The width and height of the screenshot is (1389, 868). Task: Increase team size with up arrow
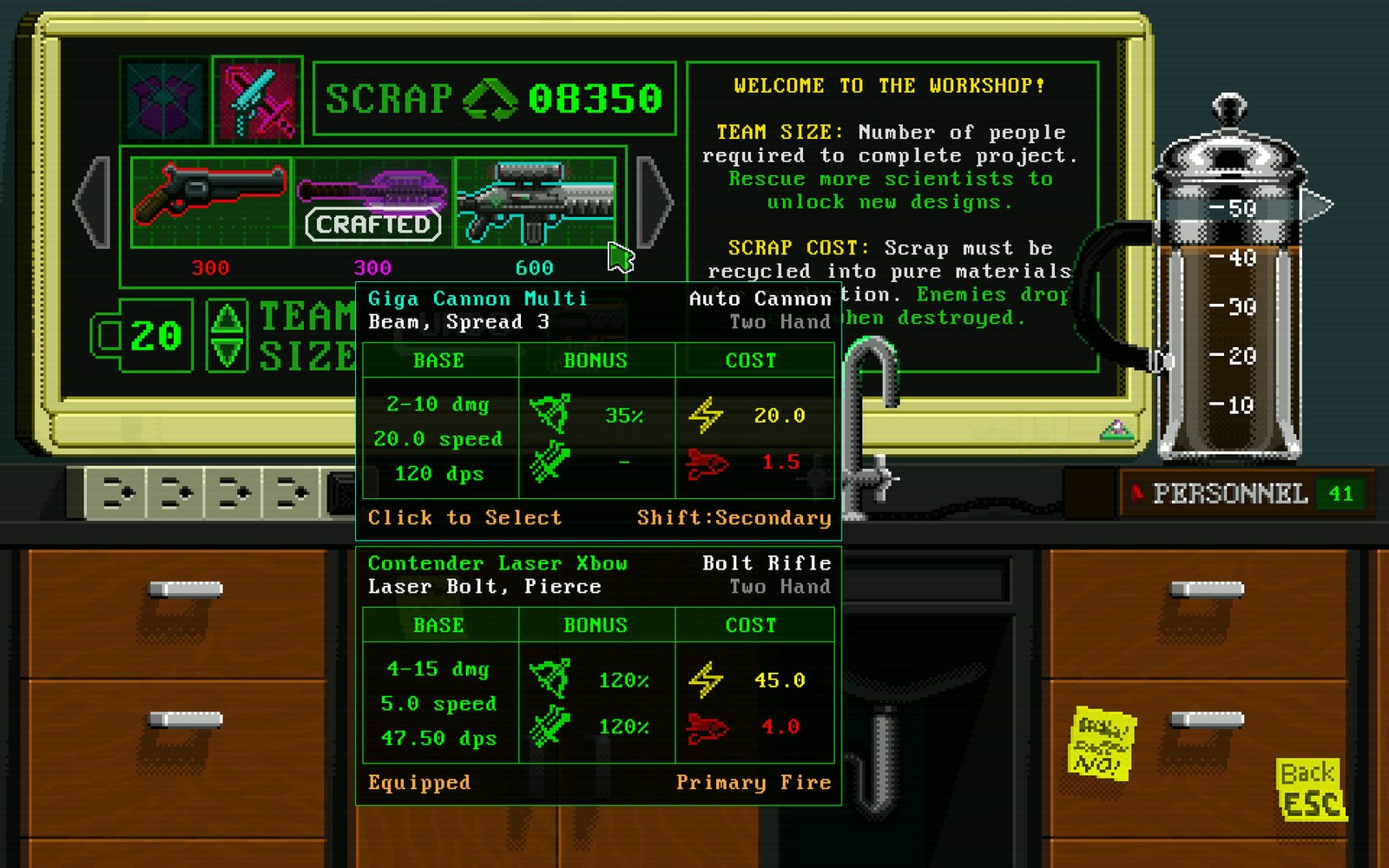click(227, 318)
